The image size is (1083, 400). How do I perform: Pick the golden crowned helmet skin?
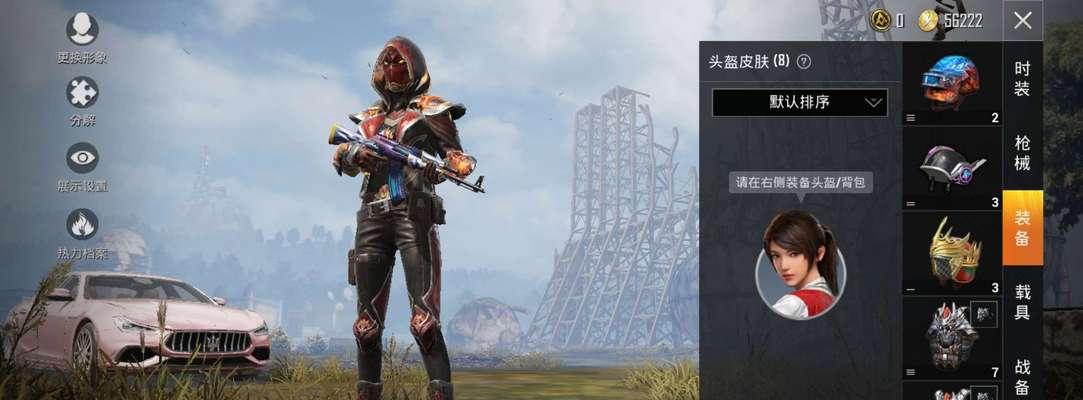(x=951, y=250)
